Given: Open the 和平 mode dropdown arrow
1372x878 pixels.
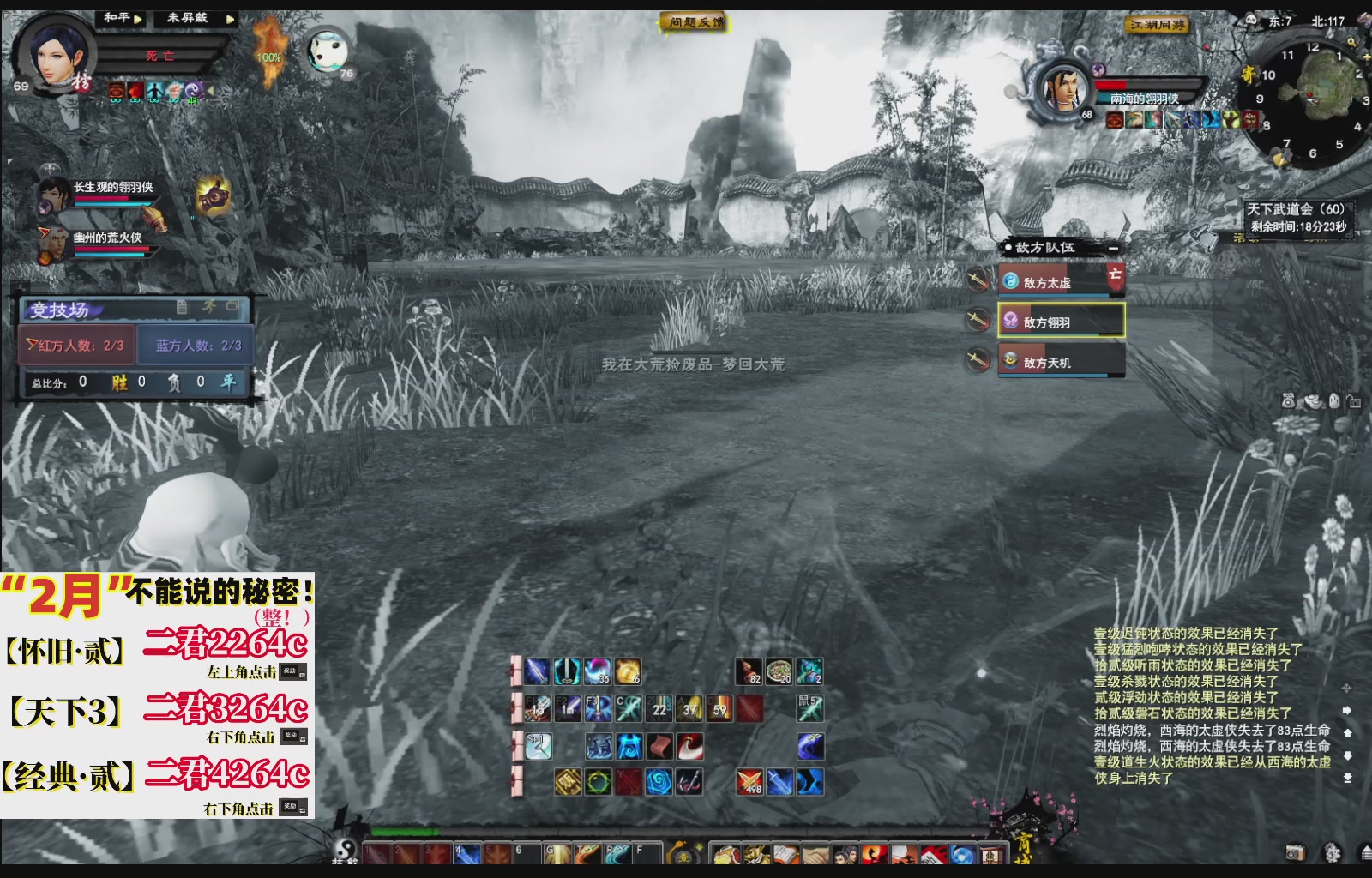Looking at the screenshot, I should click(139, 18).
